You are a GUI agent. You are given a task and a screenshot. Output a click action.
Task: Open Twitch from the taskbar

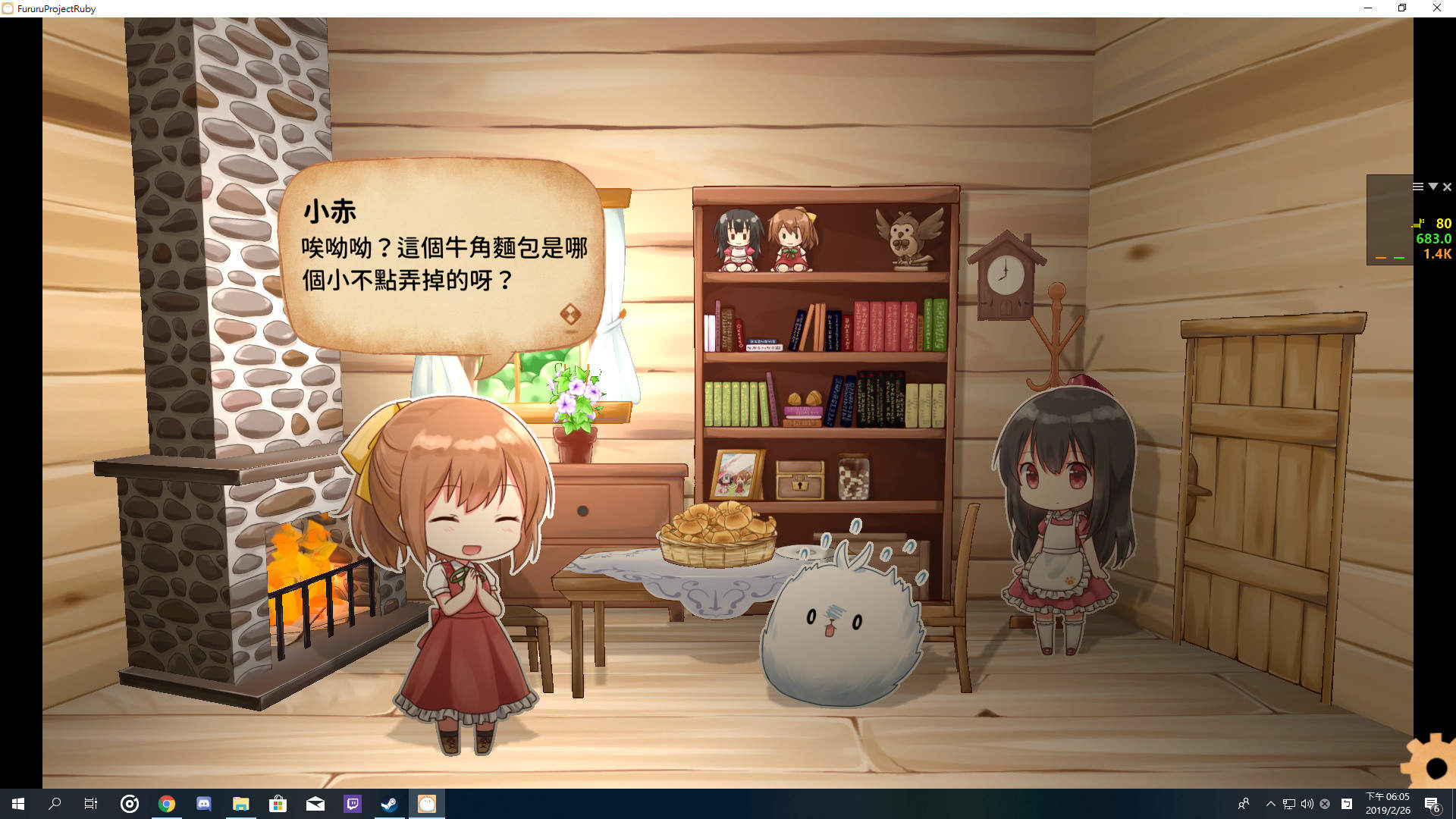352,805
